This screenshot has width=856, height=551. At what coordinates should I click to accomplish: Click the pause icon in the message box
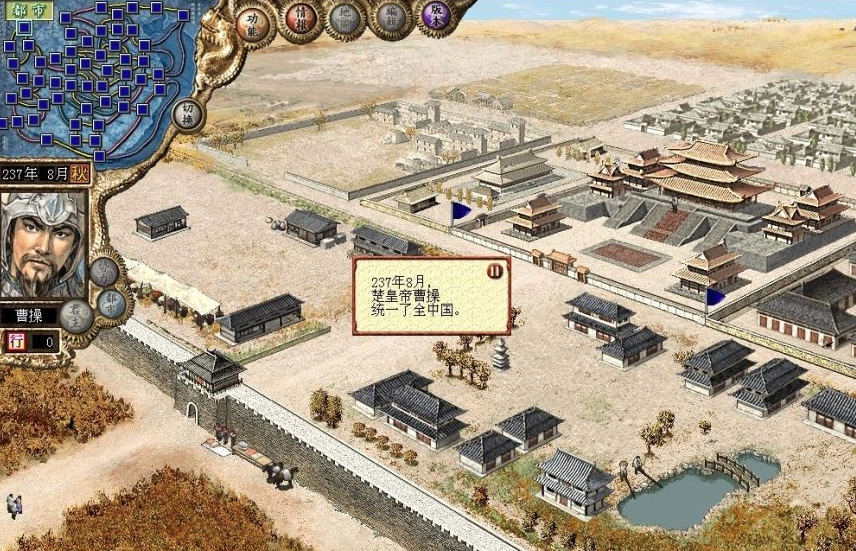click(x=494, y=270)
